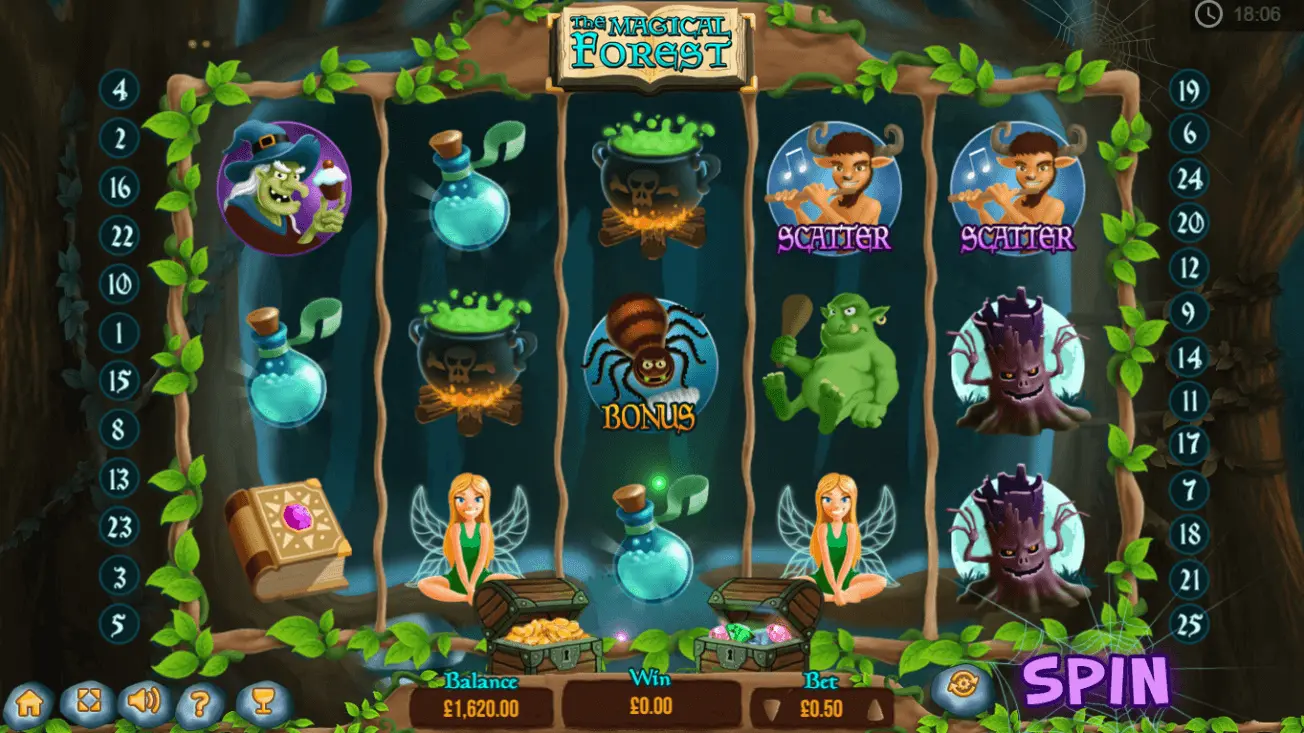This screenshot has height=733, width=1304.
Task: Mute the sound with the speaker icon
Action: pyautogui.click(x=145, y=702)
